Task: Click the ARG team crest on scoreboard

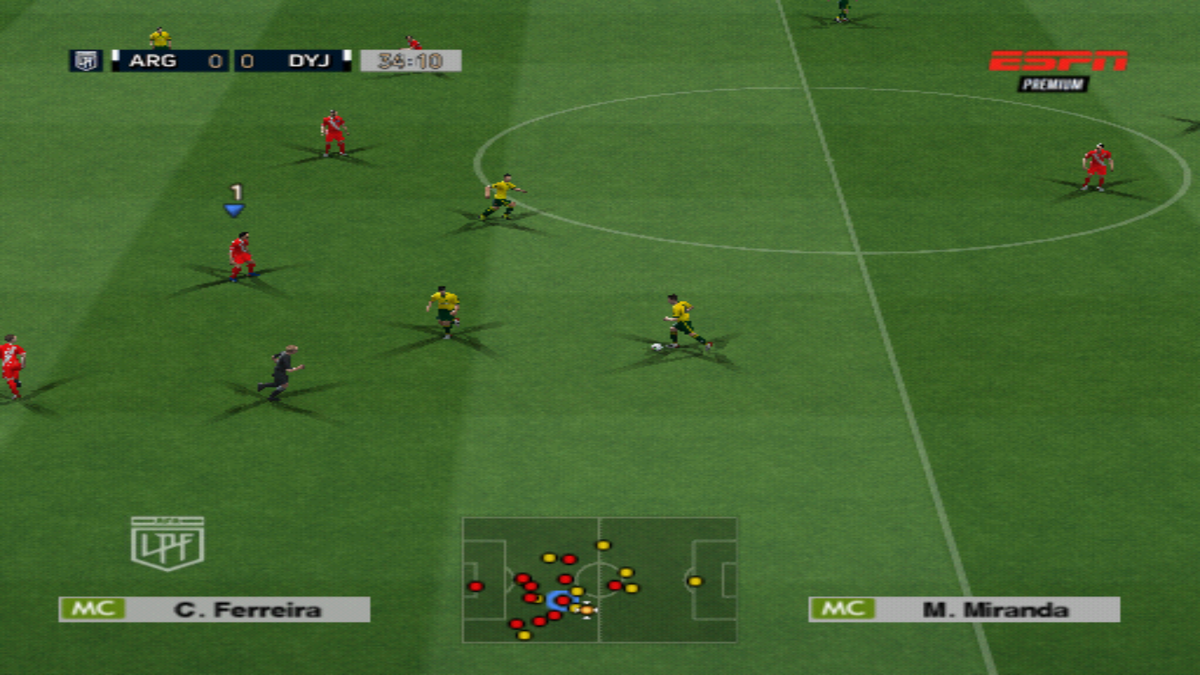Action: (85, 61)
